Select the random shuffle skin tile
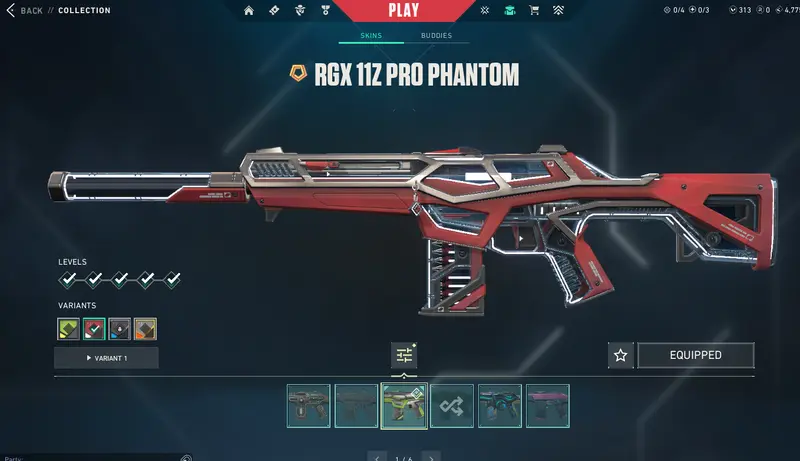Viewport: 800px width, 461px height. tap(452, 406)
